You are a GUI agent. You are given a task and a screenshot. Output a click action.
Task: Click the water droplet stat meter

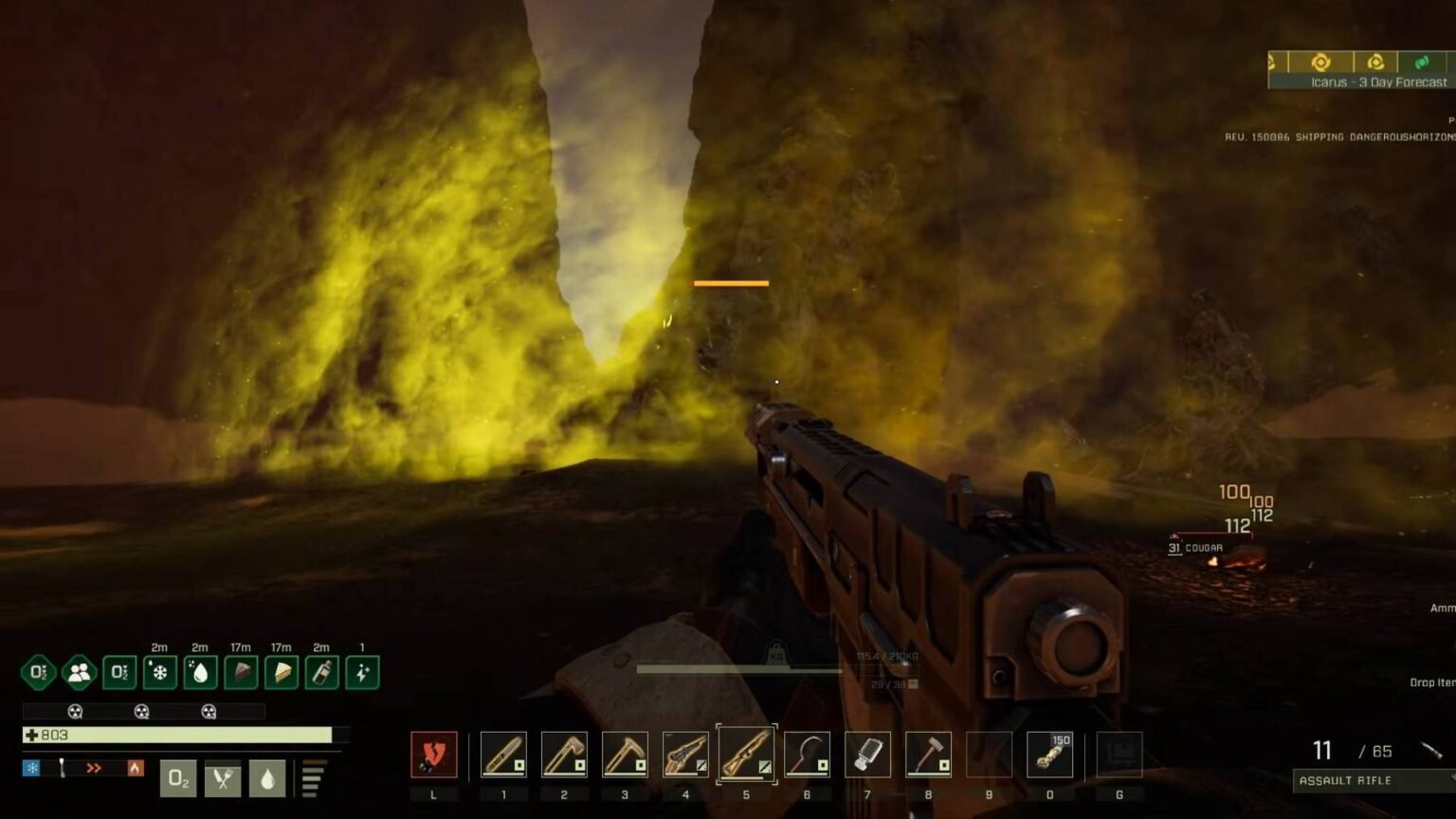[x=267, y=779]
